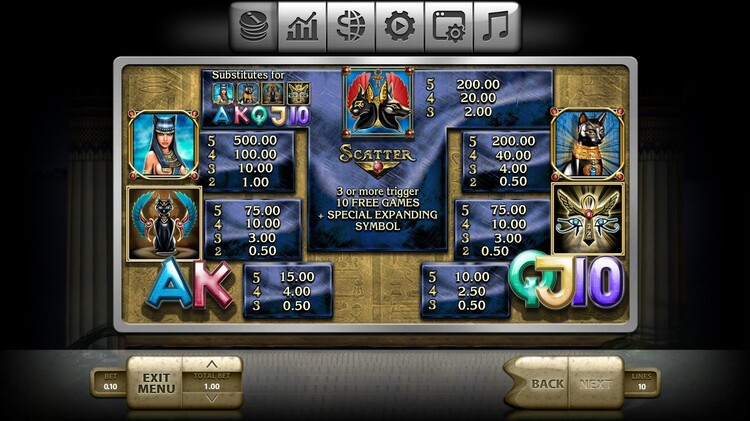Decrease total bet with the down arrow
Screen dimensions: 750x421
point(212,399)
